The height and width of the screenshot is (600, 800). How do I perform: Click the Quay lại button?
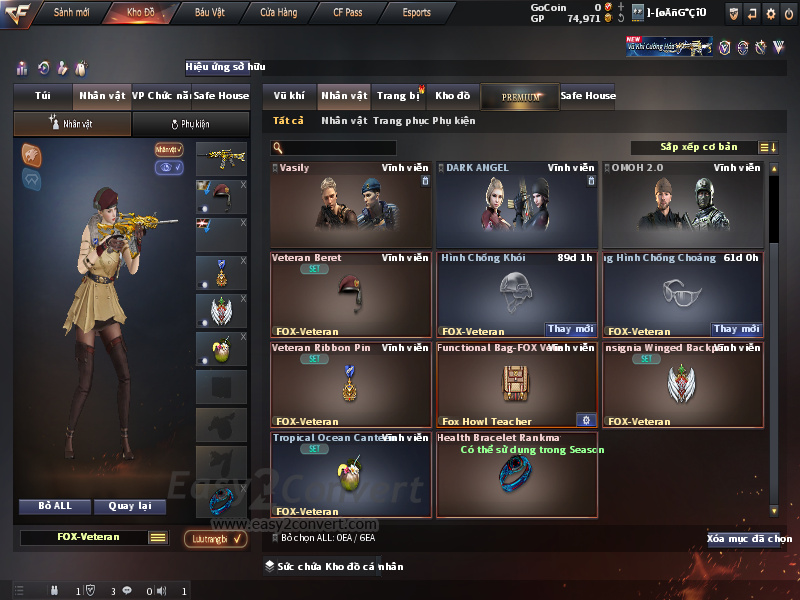point(129,506)
